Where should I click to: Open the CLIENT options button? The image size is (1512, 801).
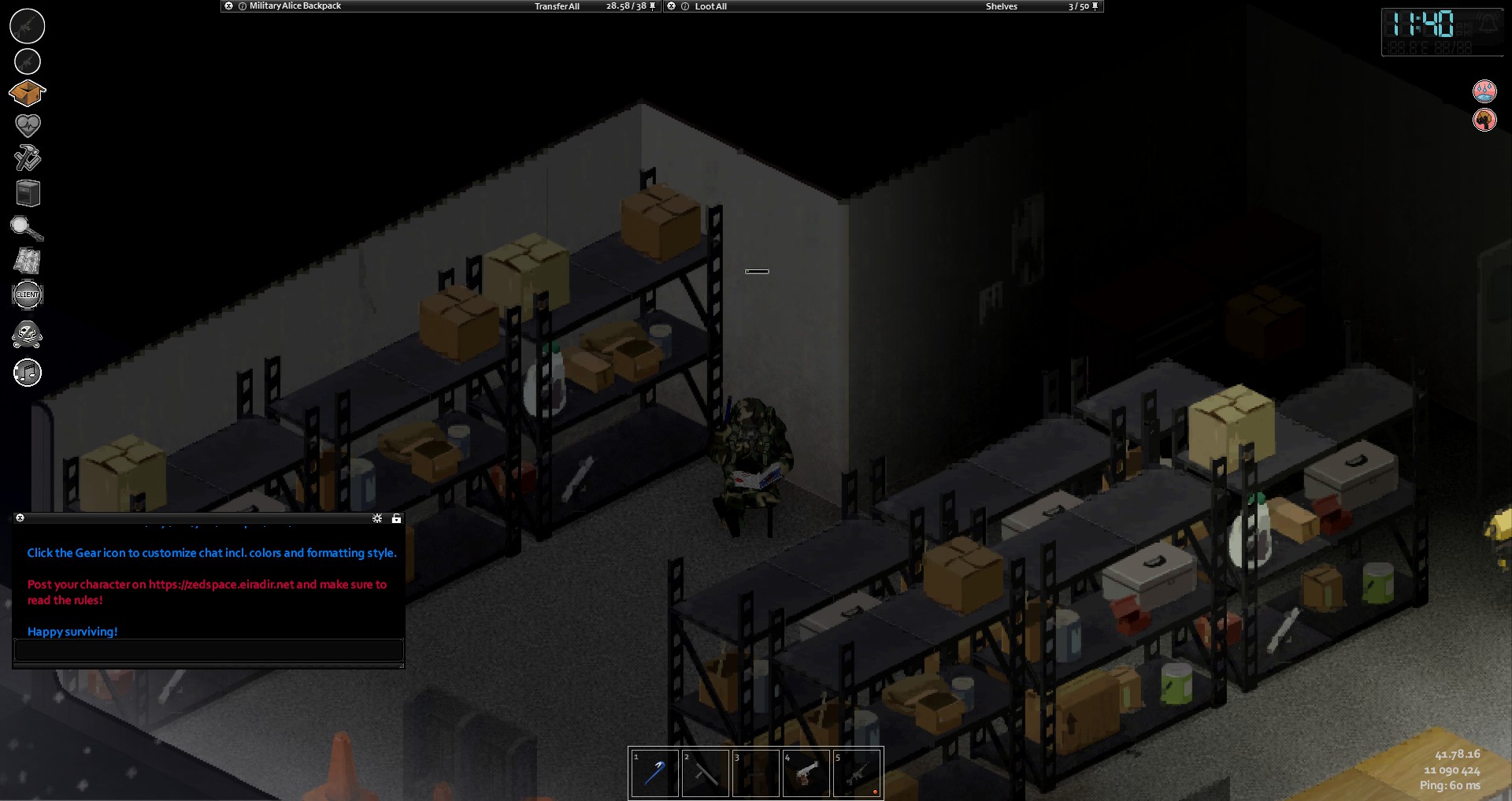click(28, 295)
